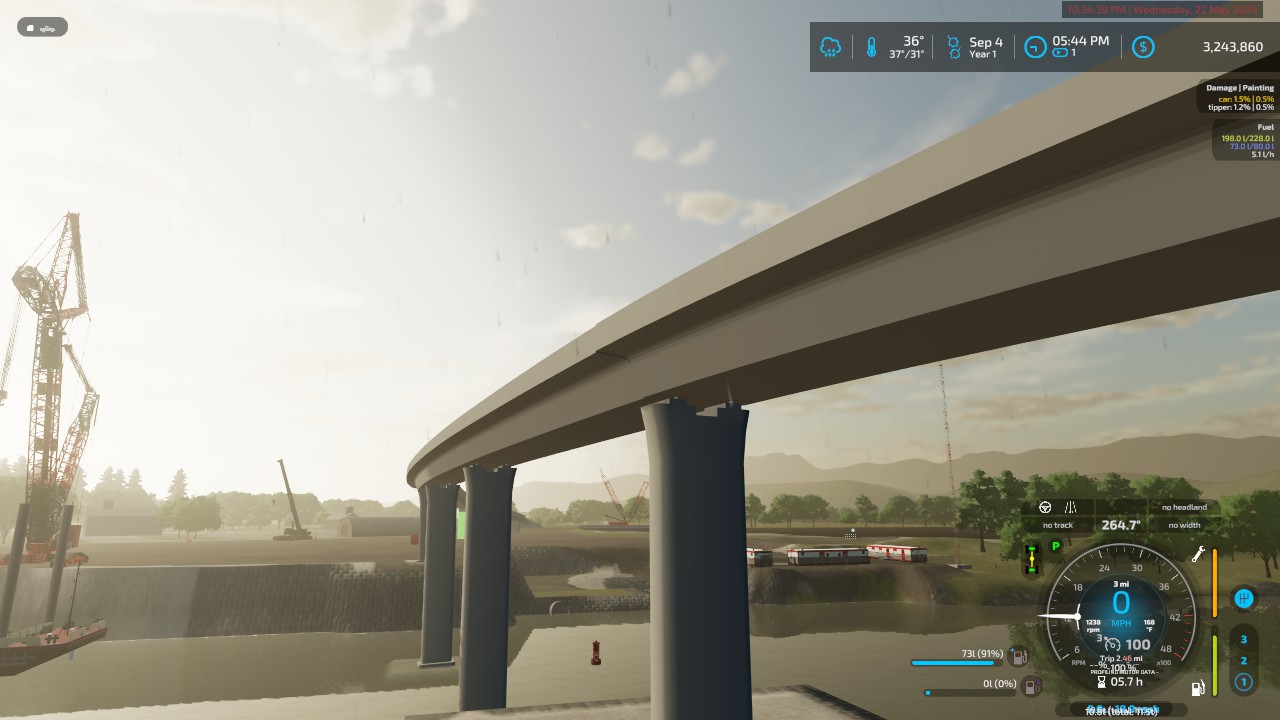Click the 73l fuel level progress bar
The image size is (1280, 720).
coord(953,662)
